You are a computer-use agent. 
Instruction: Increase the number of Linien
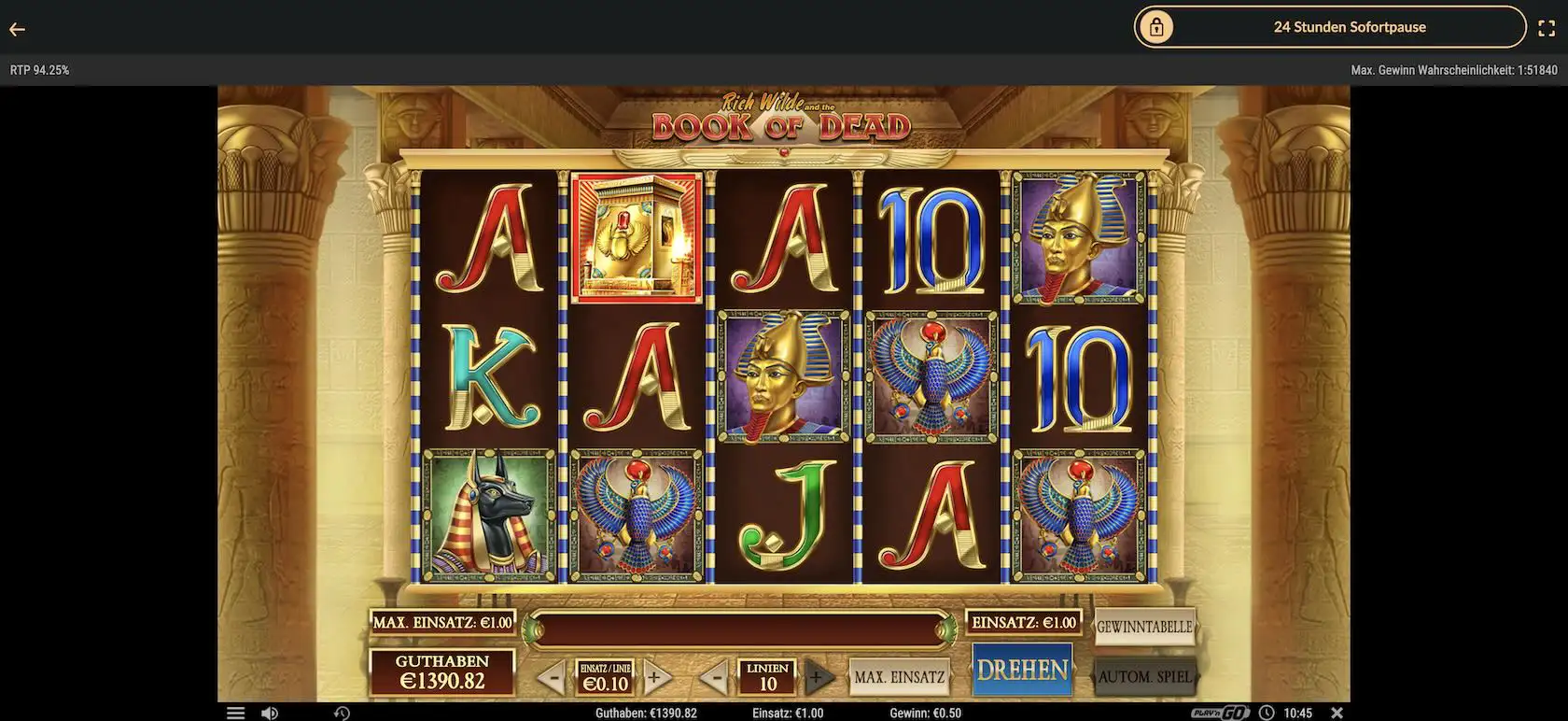pos(816,677)
